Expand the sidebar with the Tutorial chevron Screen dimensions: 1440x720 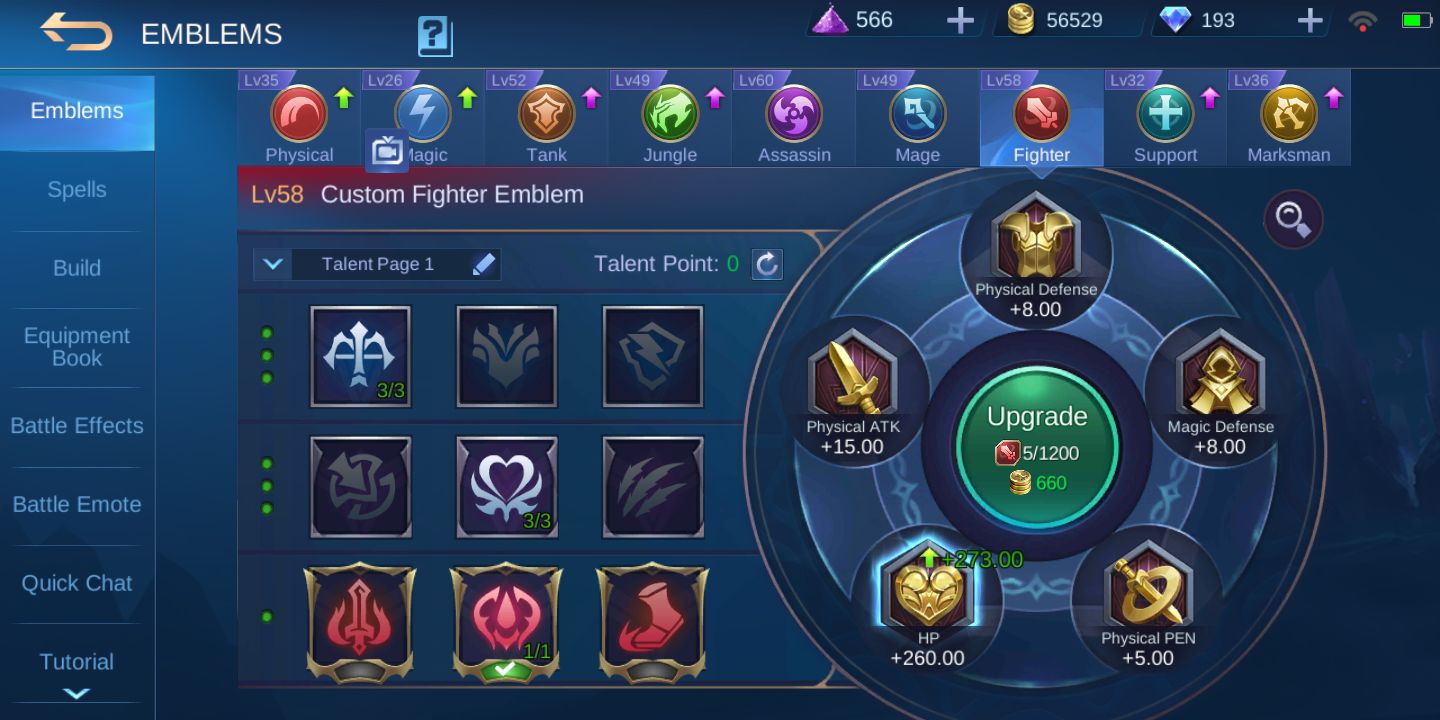(76, 693)
